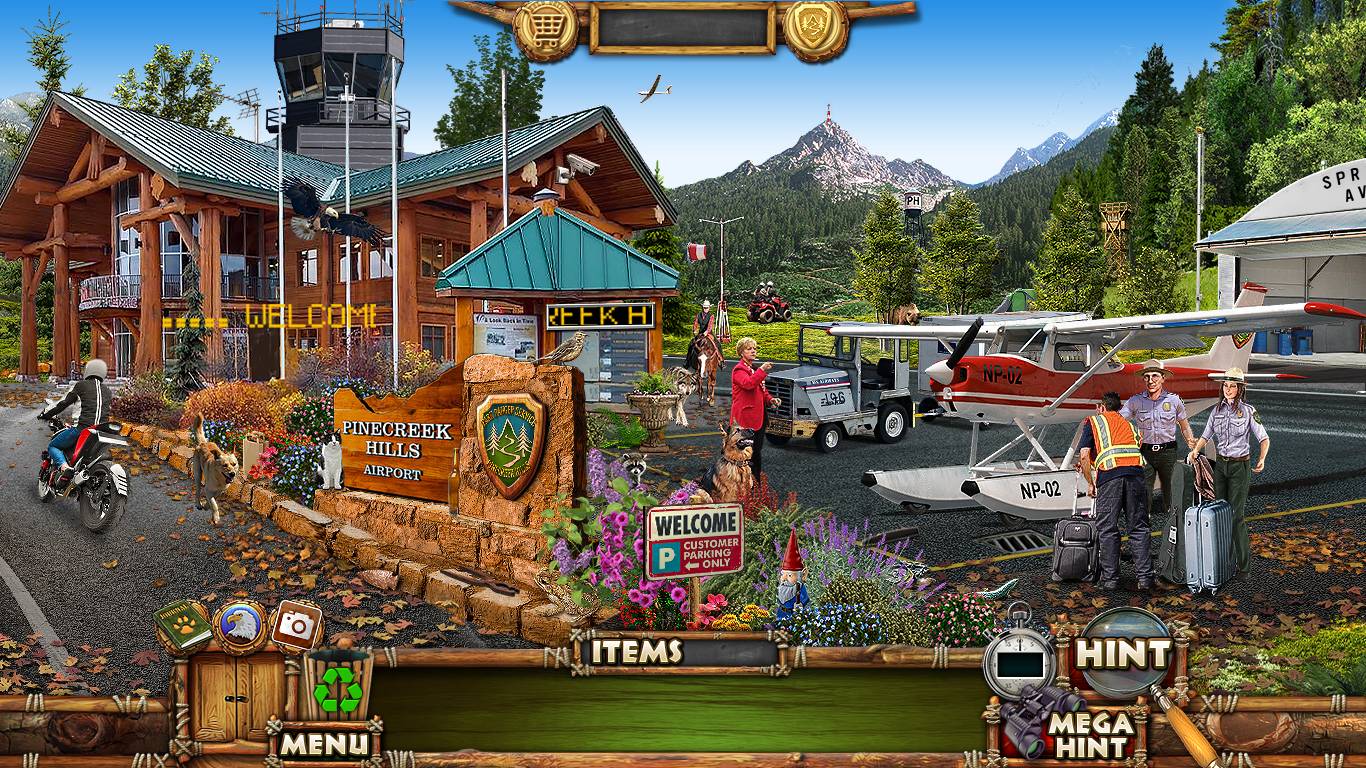Click the stopwatch timer icon
The image size is (1366, 768).
1019,661
